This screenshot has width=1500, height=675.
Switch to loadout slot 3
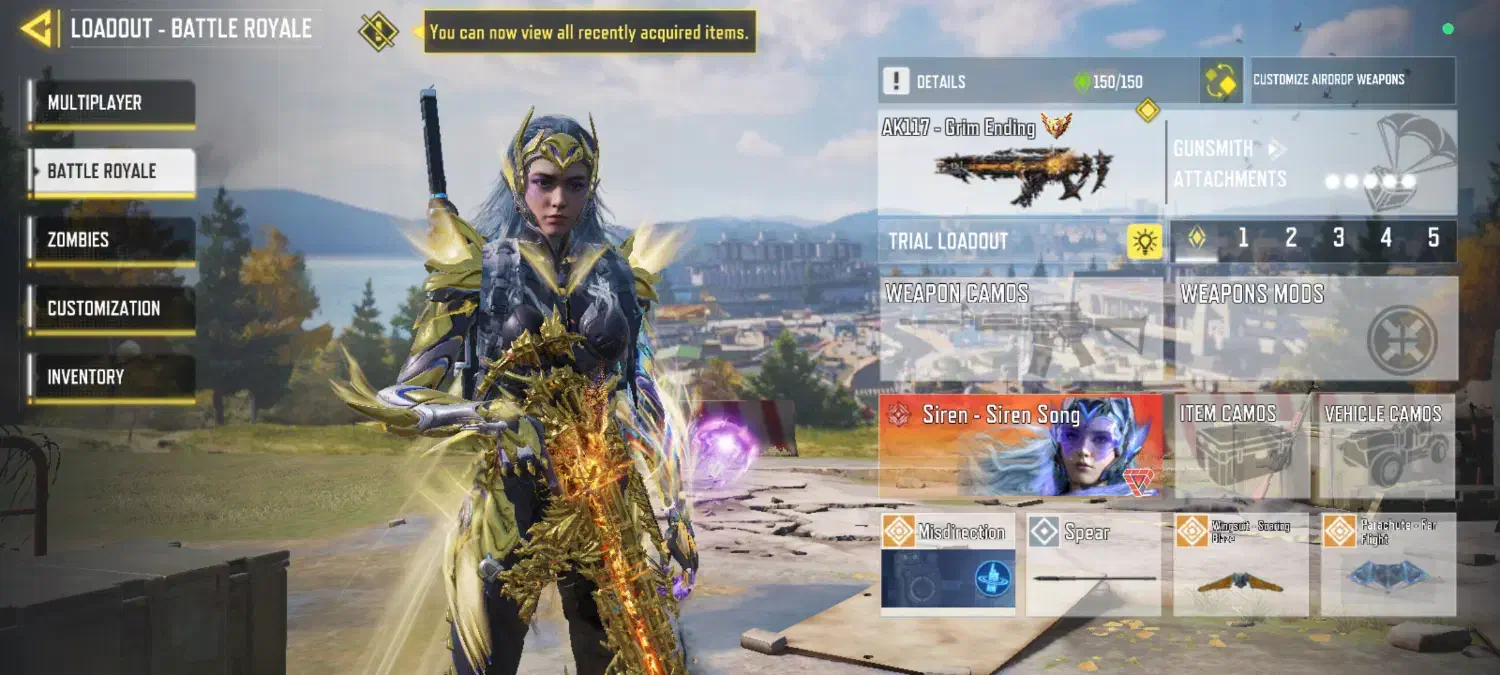tap(1338, 239)
